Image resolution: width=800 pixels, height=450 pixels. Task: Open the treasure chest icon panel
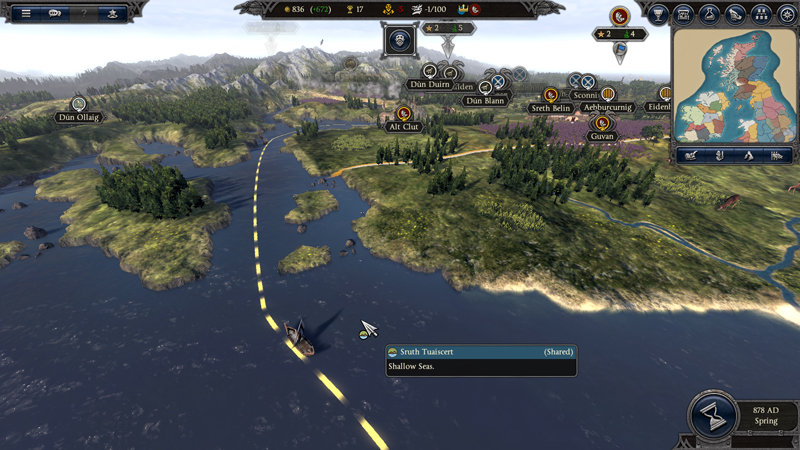pos(684,14)
